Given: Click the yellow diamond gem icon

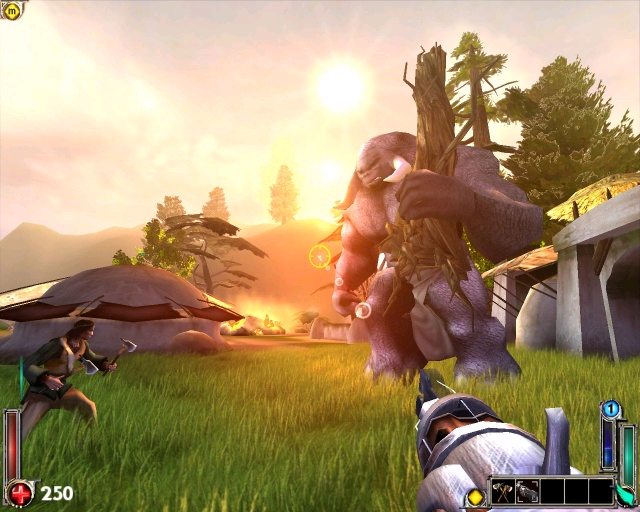Looking at the screenshot, I should tap(475, 496).
